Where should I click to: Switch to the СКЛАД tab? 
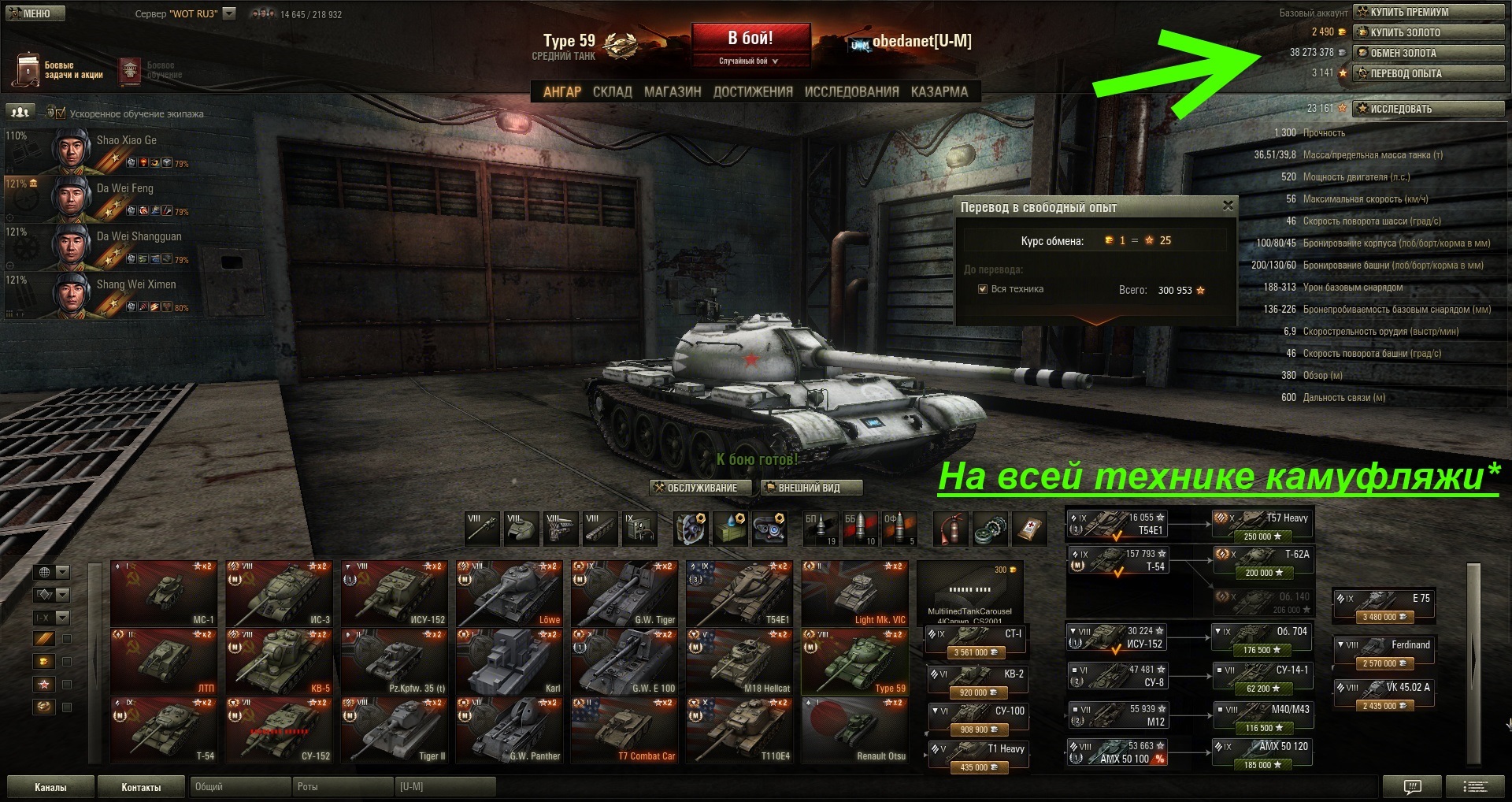pyautogui.click(x=612, y=91)
